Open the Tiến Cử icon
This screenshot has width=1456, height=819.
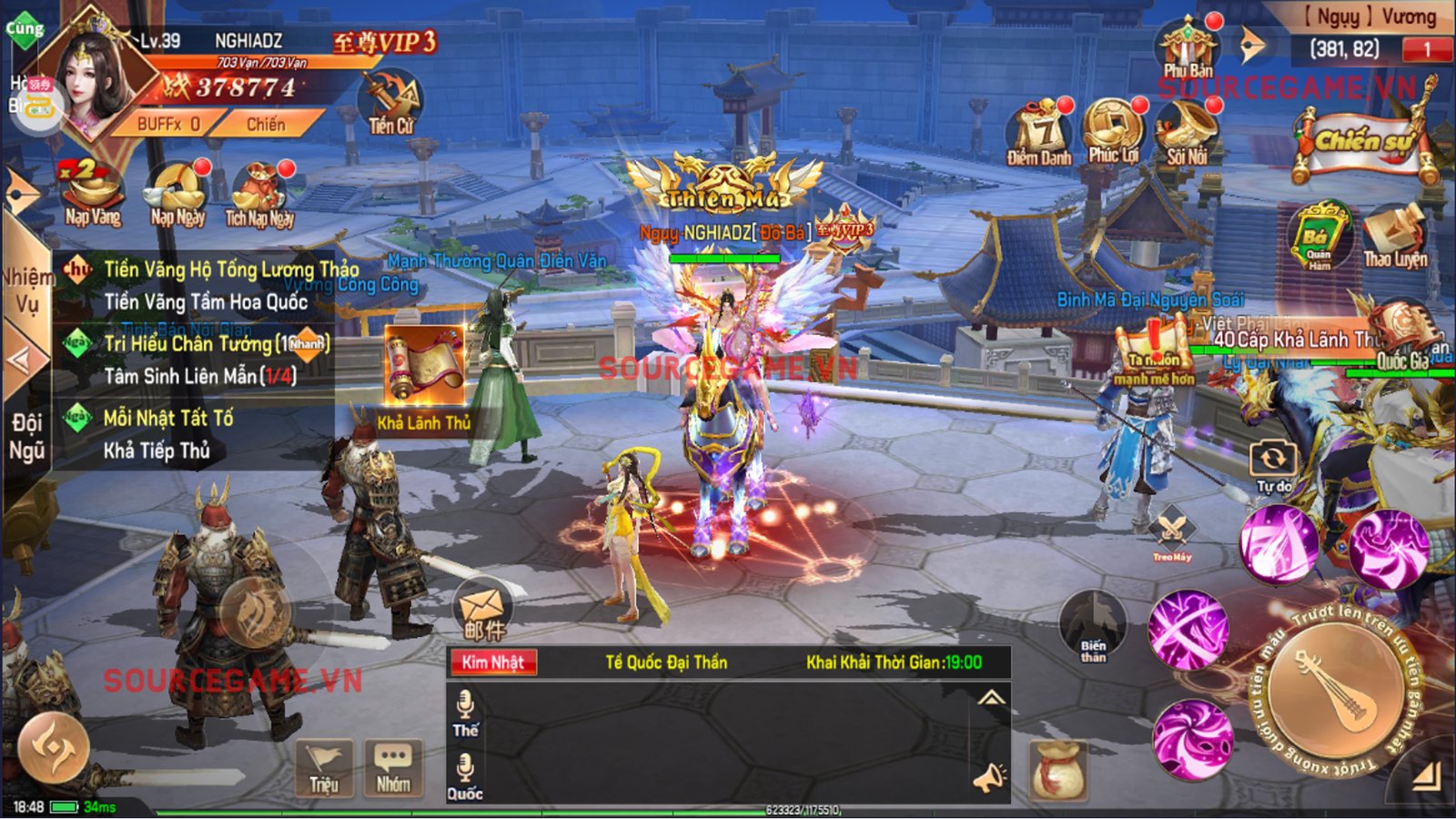(x=391, y=102)
